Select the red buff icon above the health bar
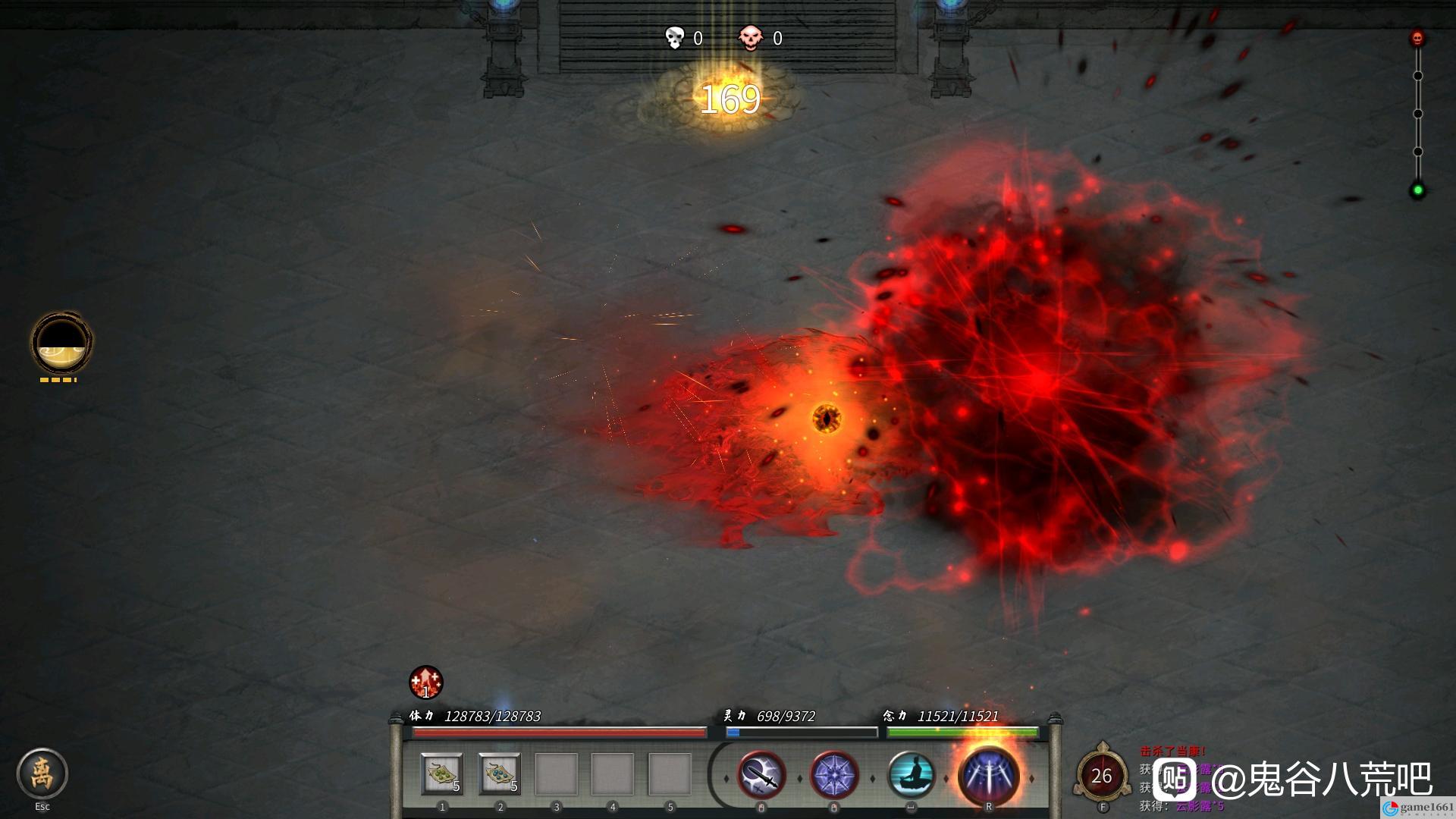1456x819 pixels. pyautogui.click(x=425, y=682)
